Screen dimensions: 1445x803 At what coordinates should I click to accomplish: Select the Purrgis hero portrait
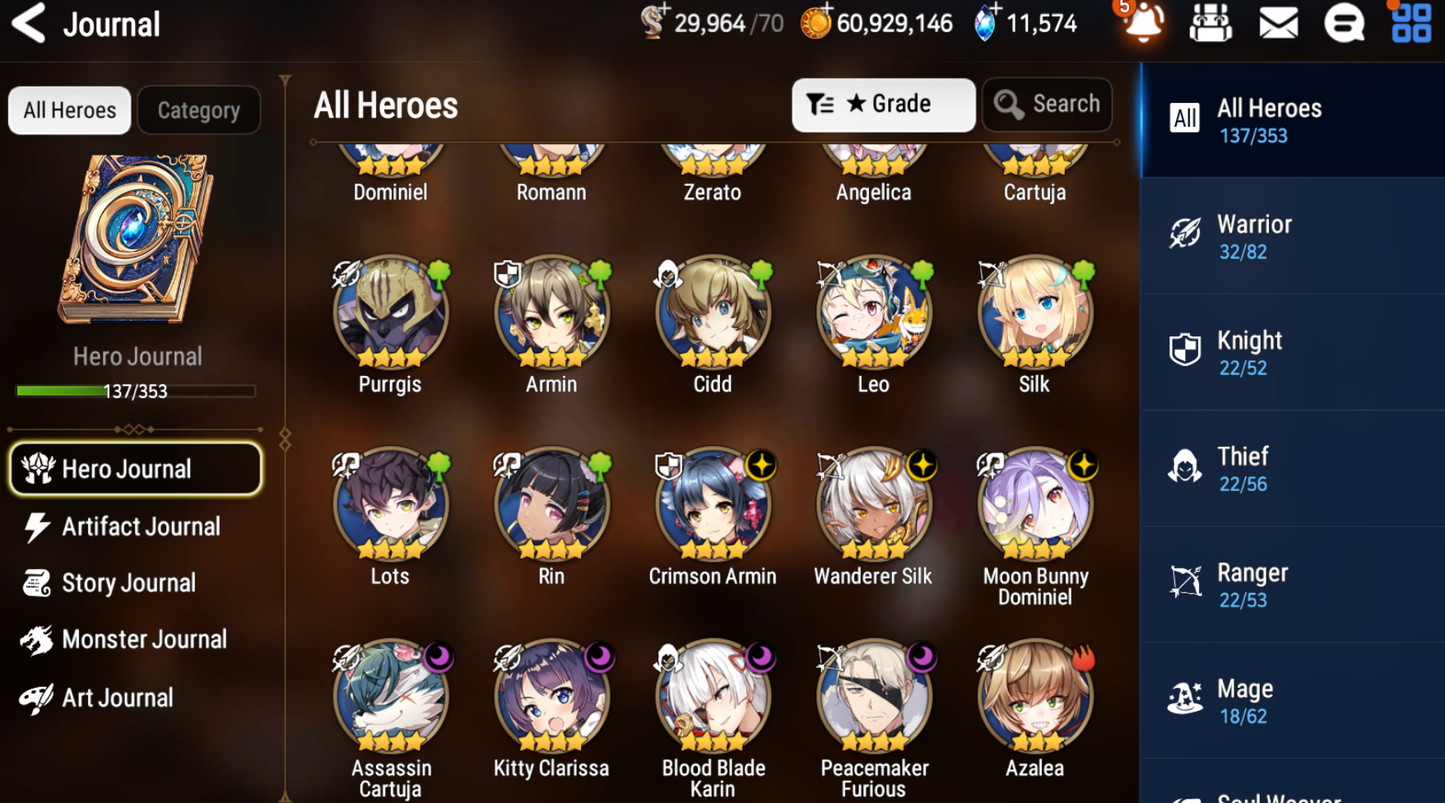point(390,315)
